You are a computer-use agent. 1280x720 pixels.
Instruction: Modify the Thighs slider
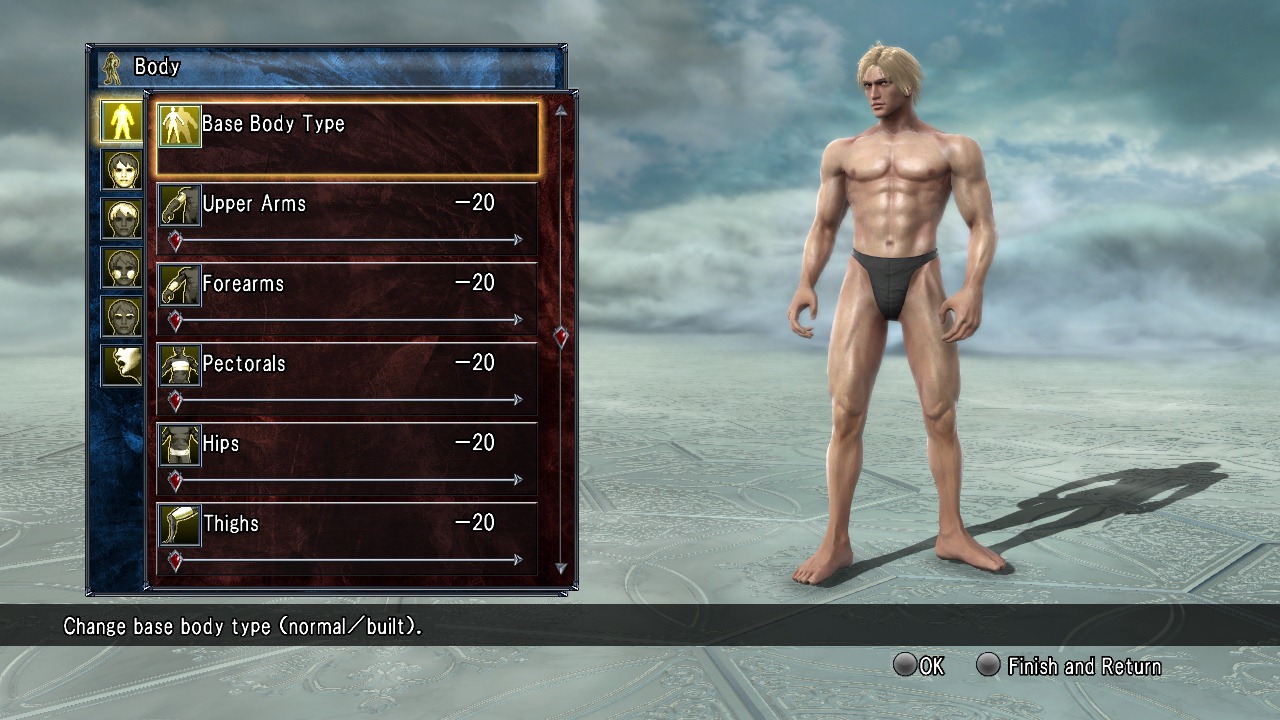(347, 560)
